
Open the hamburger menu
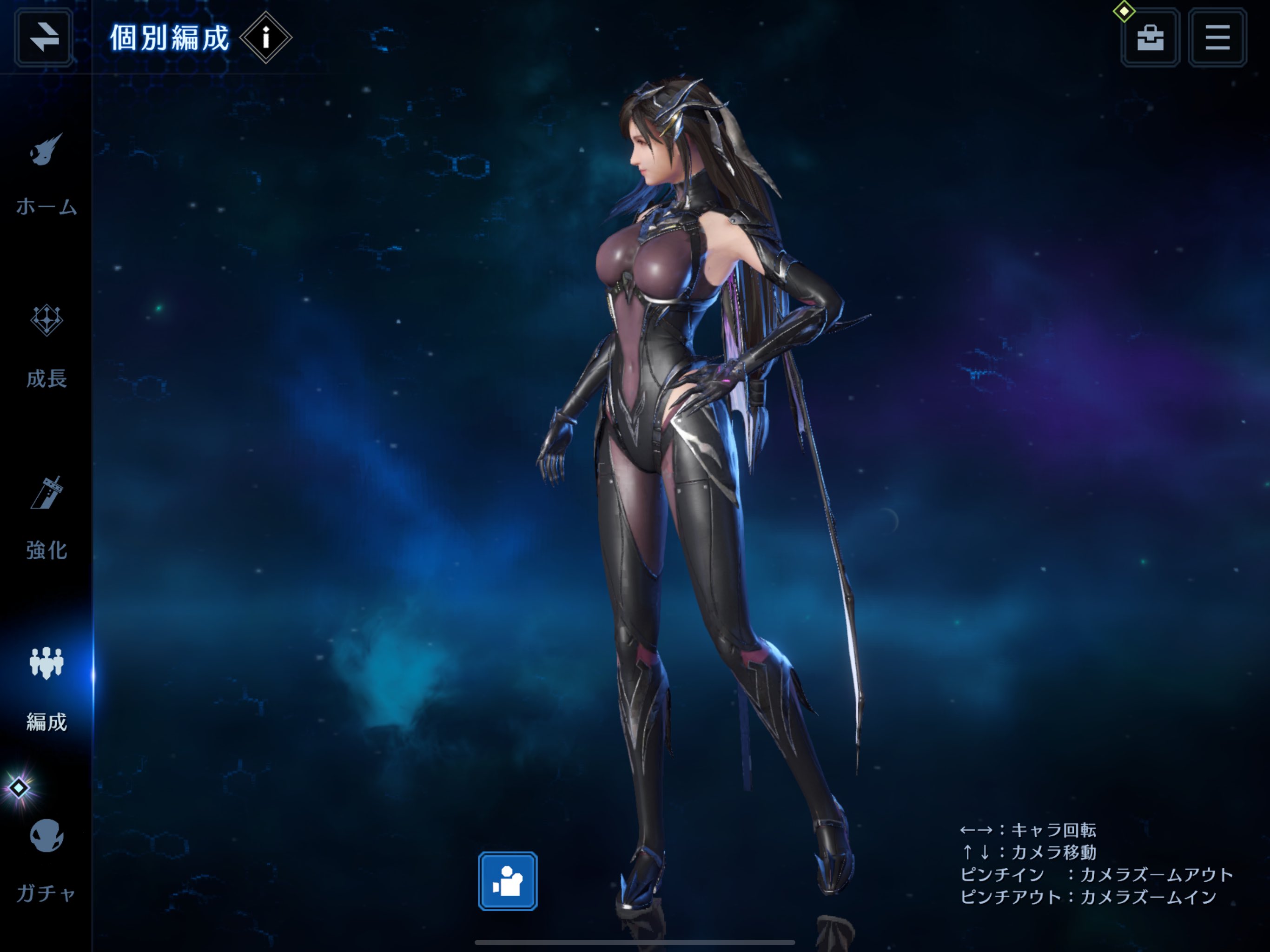(x=1217, y=38)
